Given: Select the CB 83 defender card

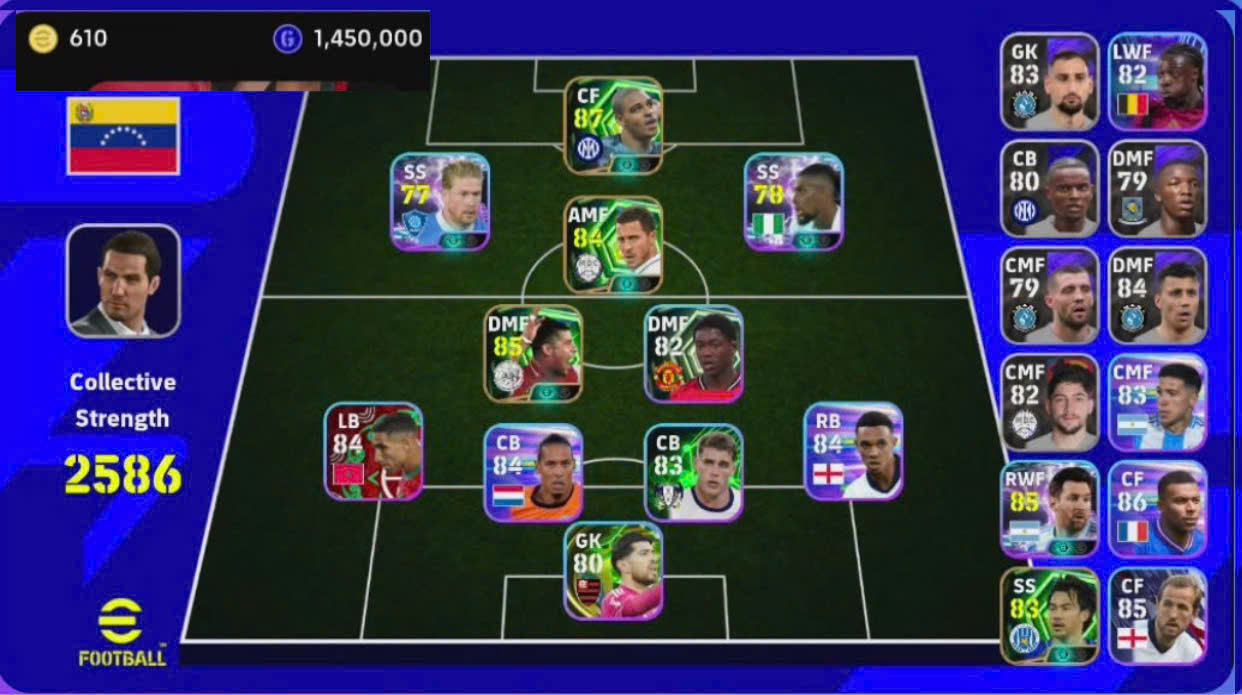Looking at the screenshot, I should tap(693, 472).
